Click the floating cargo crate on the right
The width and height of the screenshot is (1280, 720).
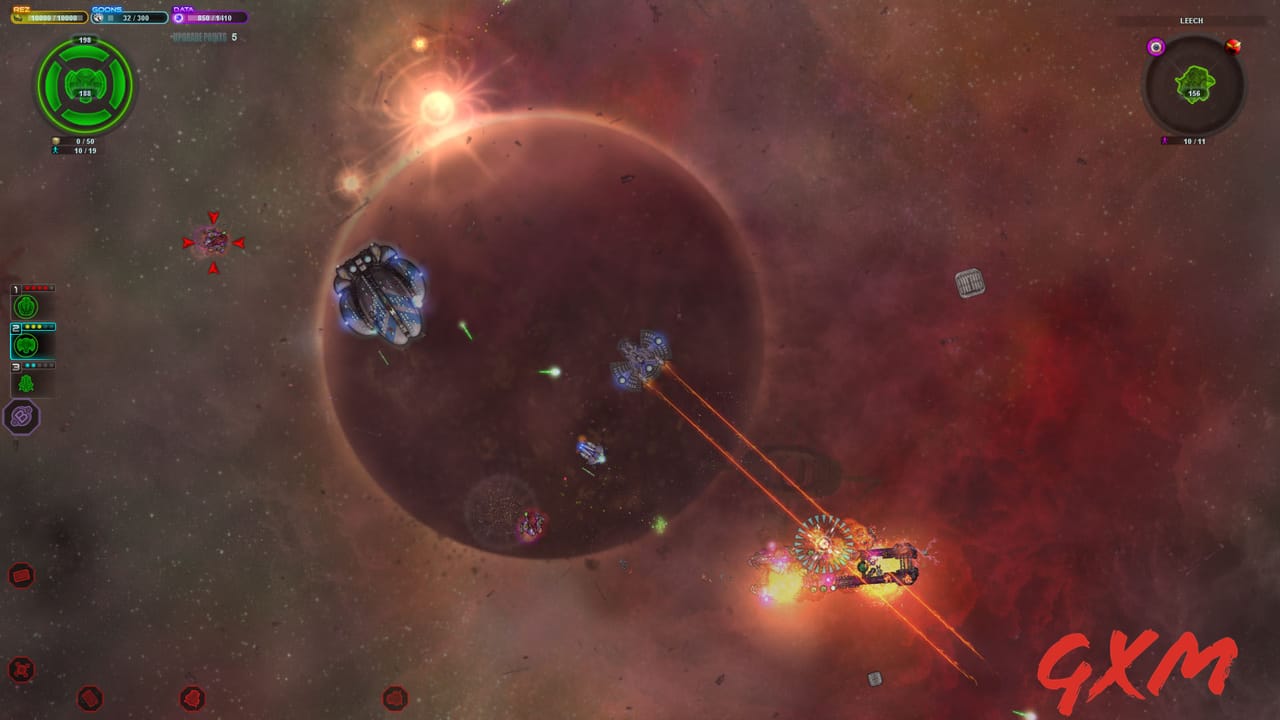tap(969, 281)
